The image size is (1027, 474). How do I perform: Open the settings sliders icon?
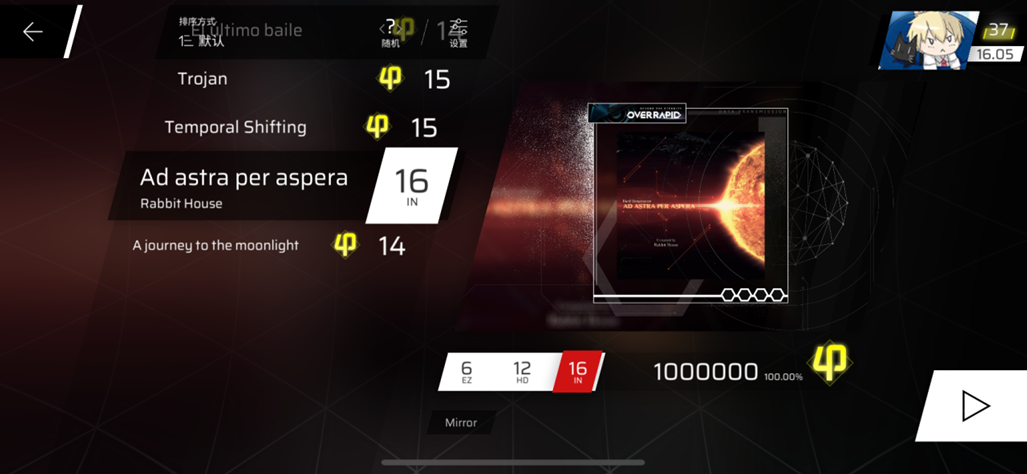click(x=458, y=33)
